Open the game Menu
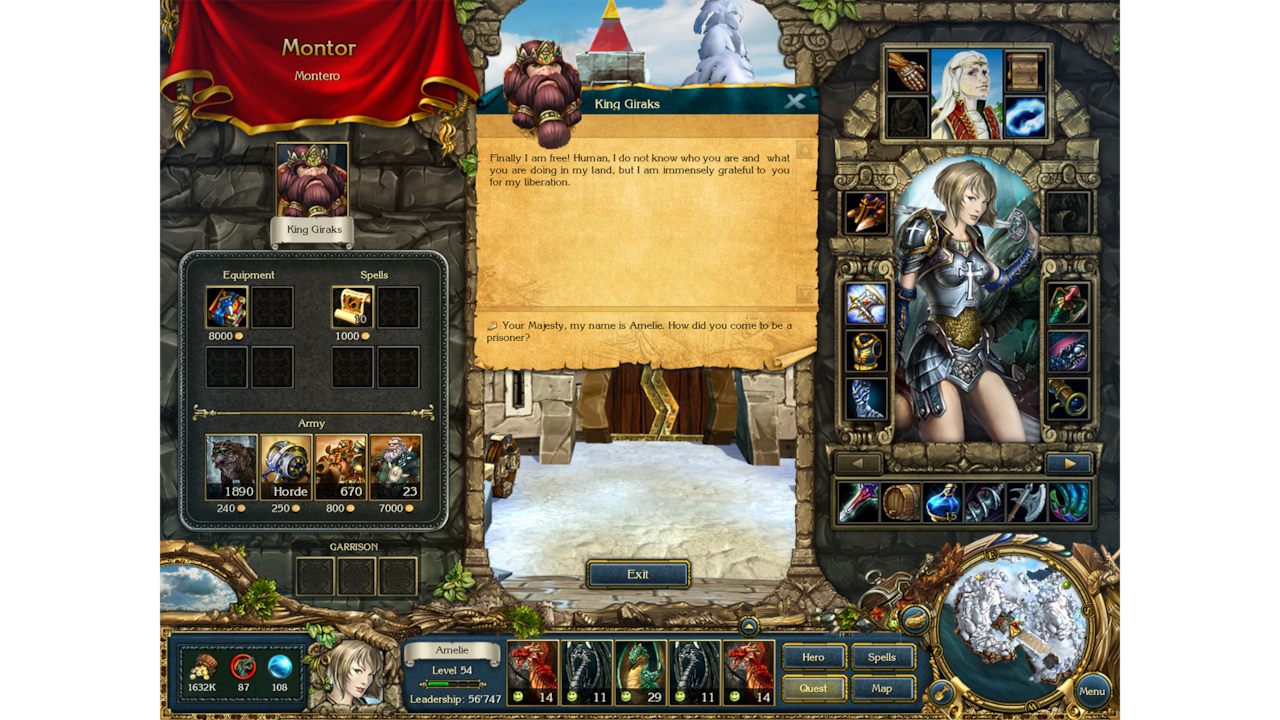 click(x=1091, y=691)
